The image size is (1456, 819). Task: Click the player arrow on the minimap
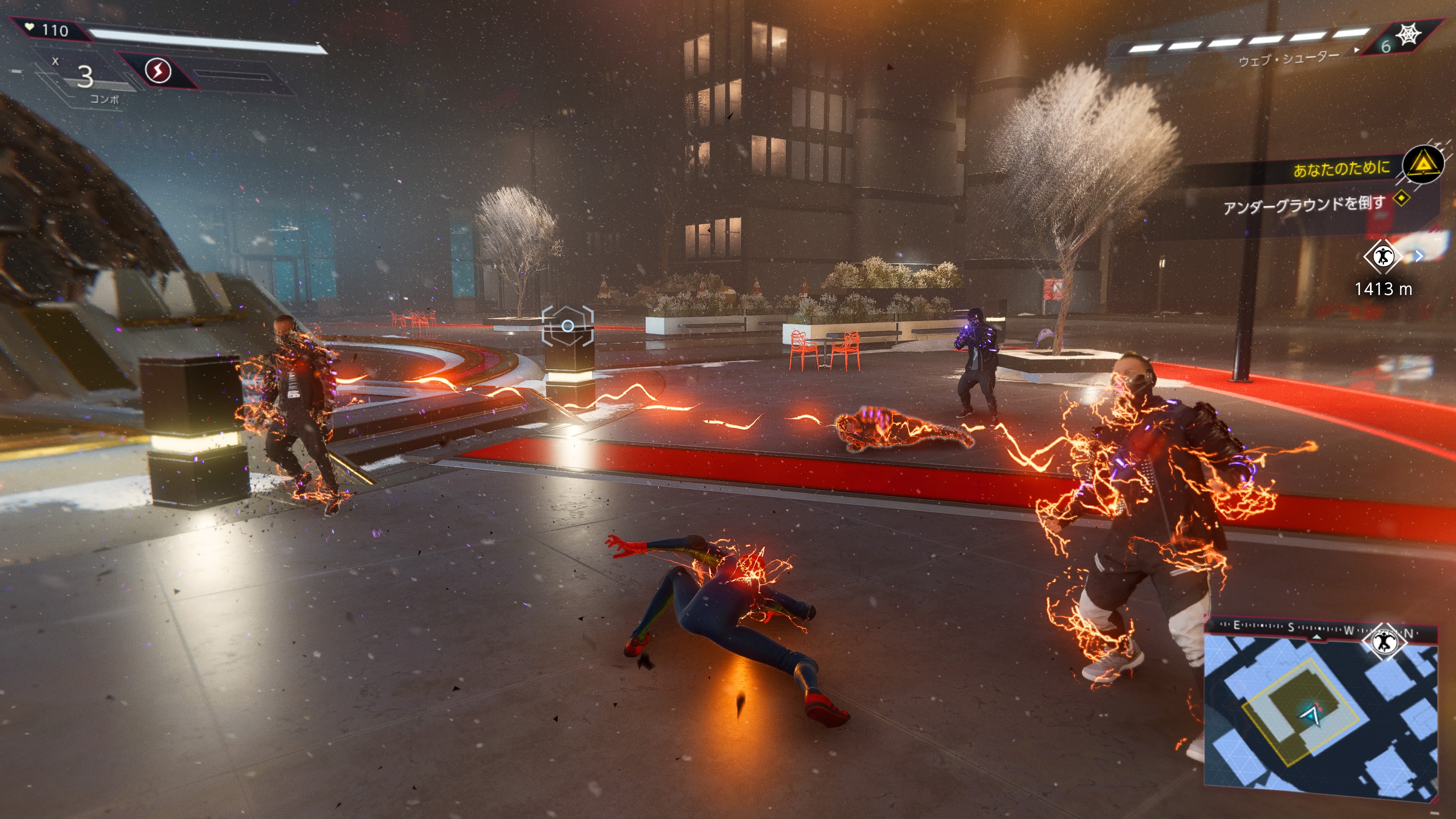[1309, 716]
